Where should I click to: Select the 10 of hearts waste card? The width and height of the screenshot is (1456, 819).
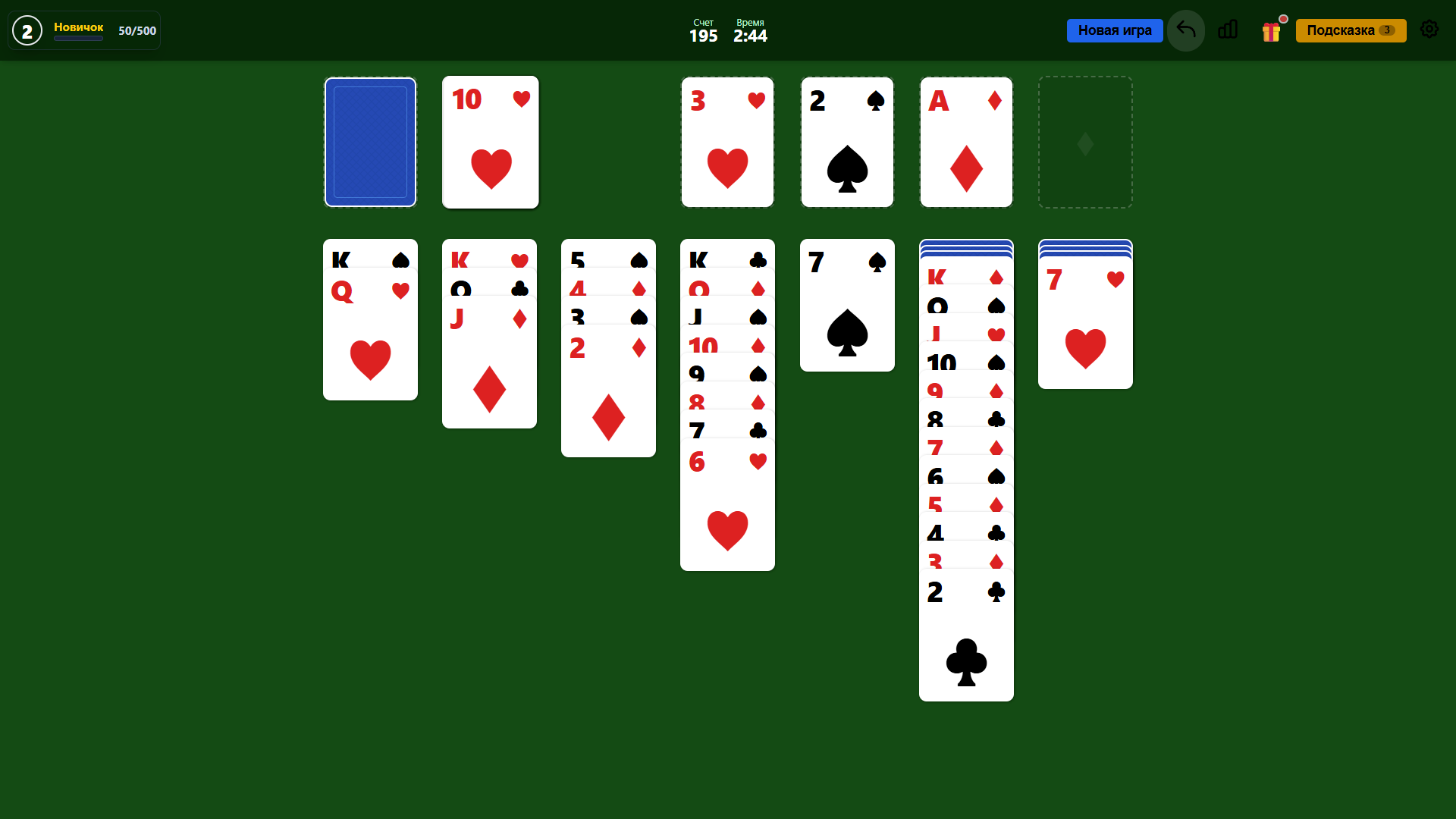[490, 142]
